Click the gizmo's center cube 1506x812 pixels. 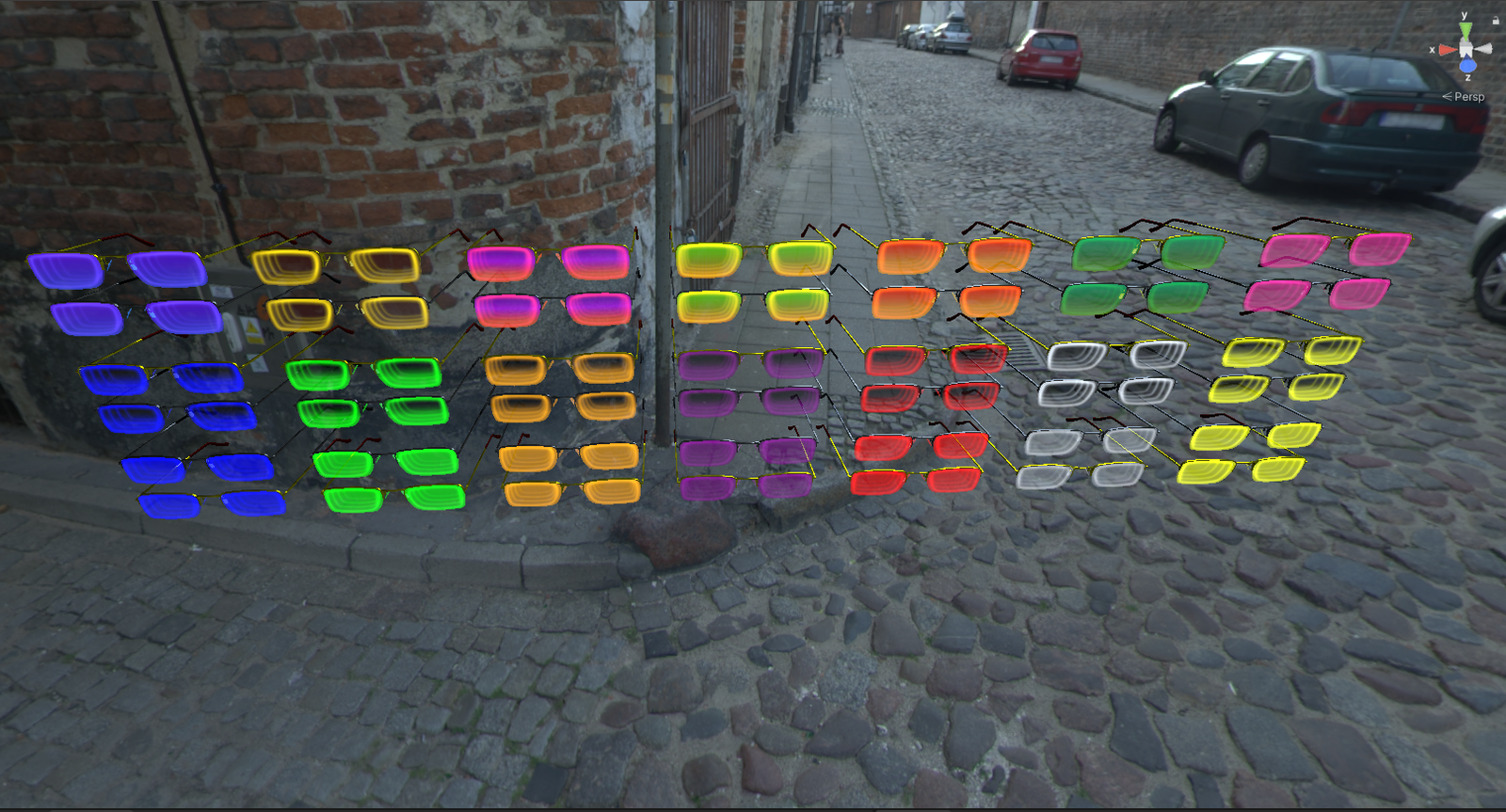click(1466, 49)
